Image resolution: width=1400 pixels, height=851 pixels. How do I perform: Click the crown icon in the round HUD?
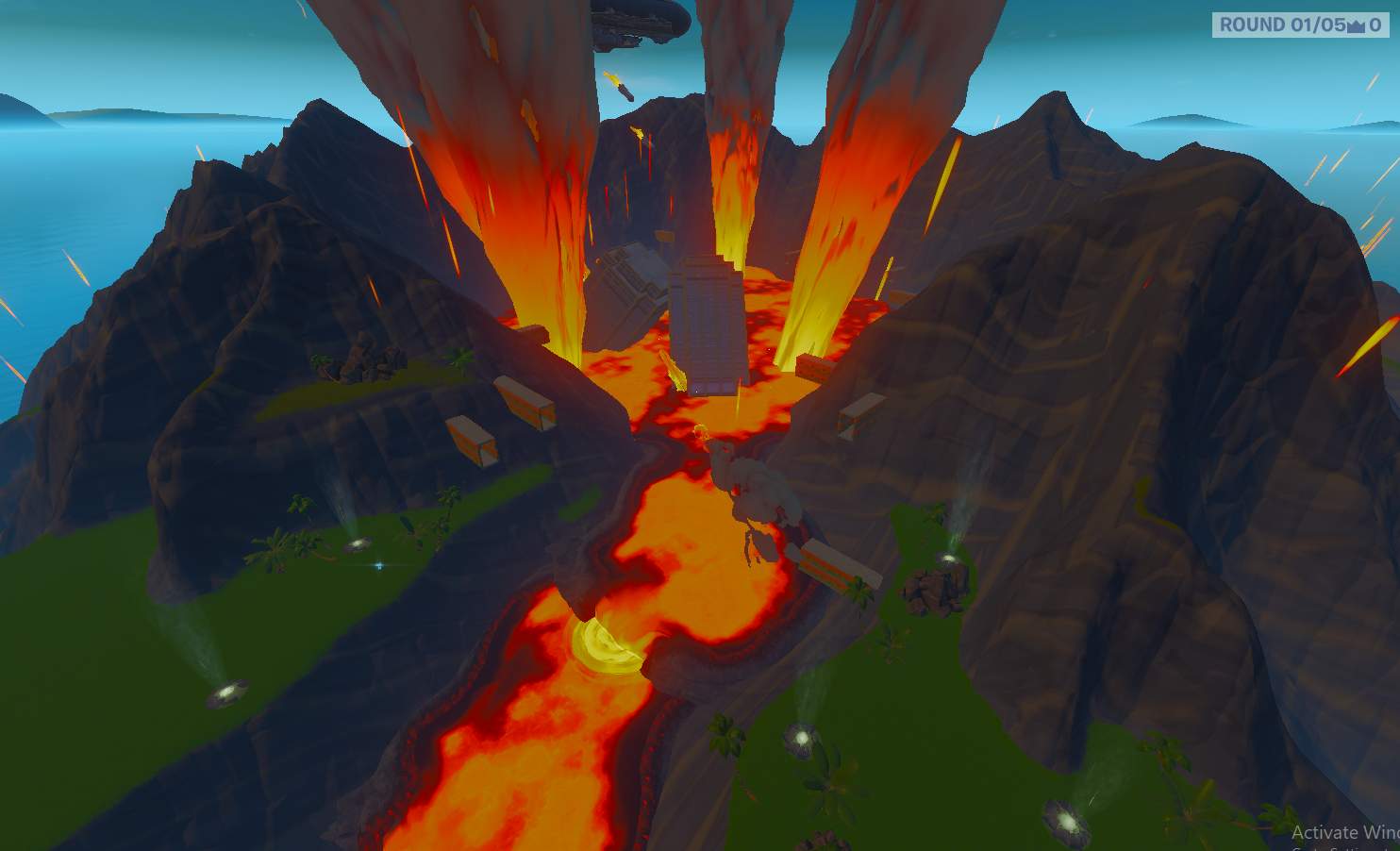[x=1356, y=25]
